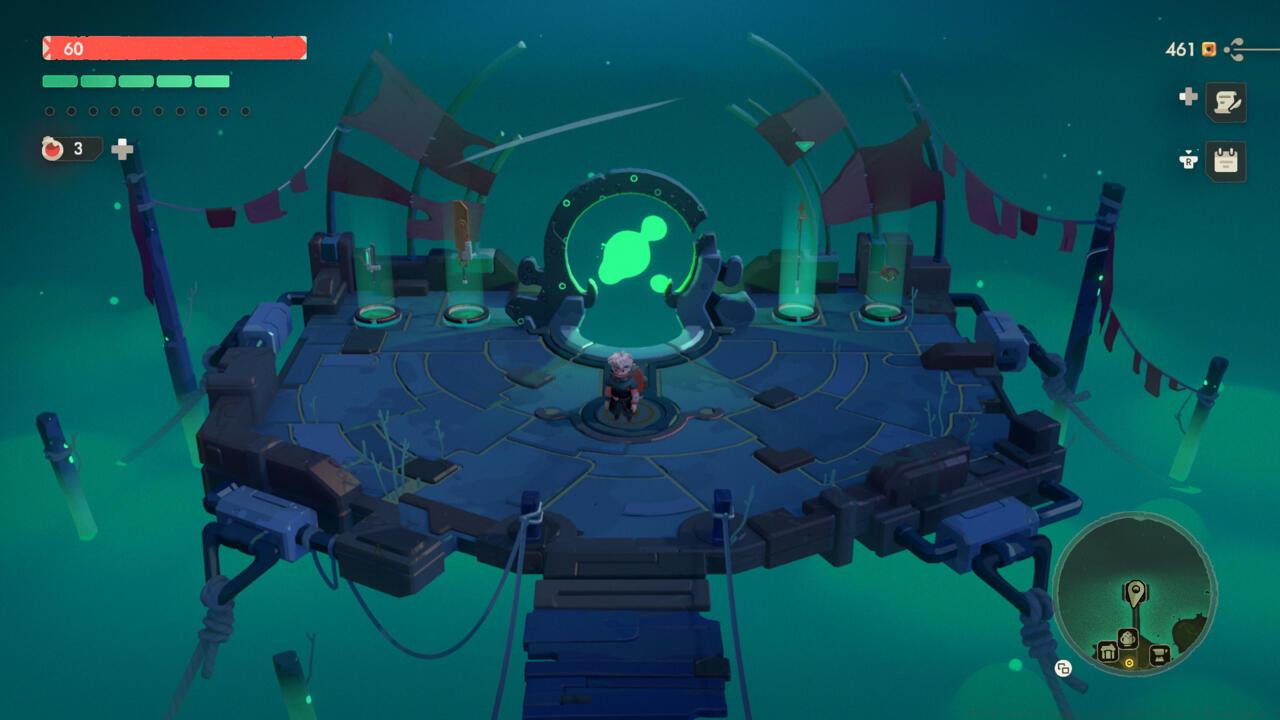Click the character portrait icon on the minimap
Image resolution: width=1280 pixels, height=720 pixels.
coord(1127,638)
